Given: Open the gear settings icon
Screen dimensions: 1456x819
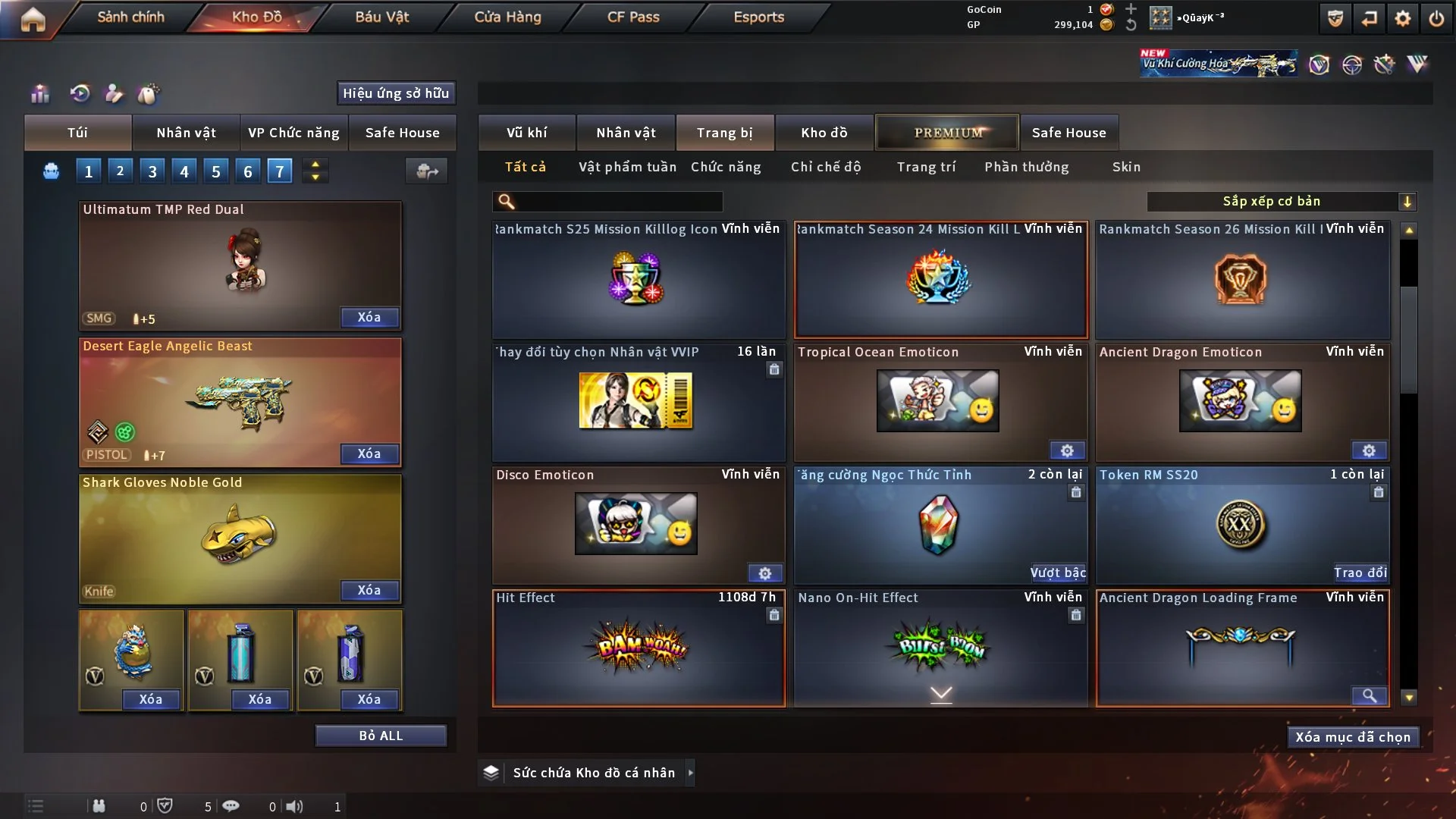Looking at the screenshot, I should tap(1402, 18).
